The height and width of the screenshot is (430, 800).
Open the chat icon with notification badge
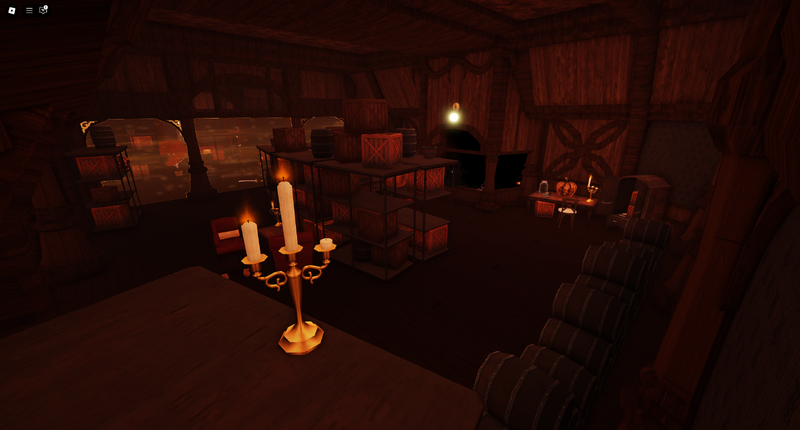tap(43, 10)
